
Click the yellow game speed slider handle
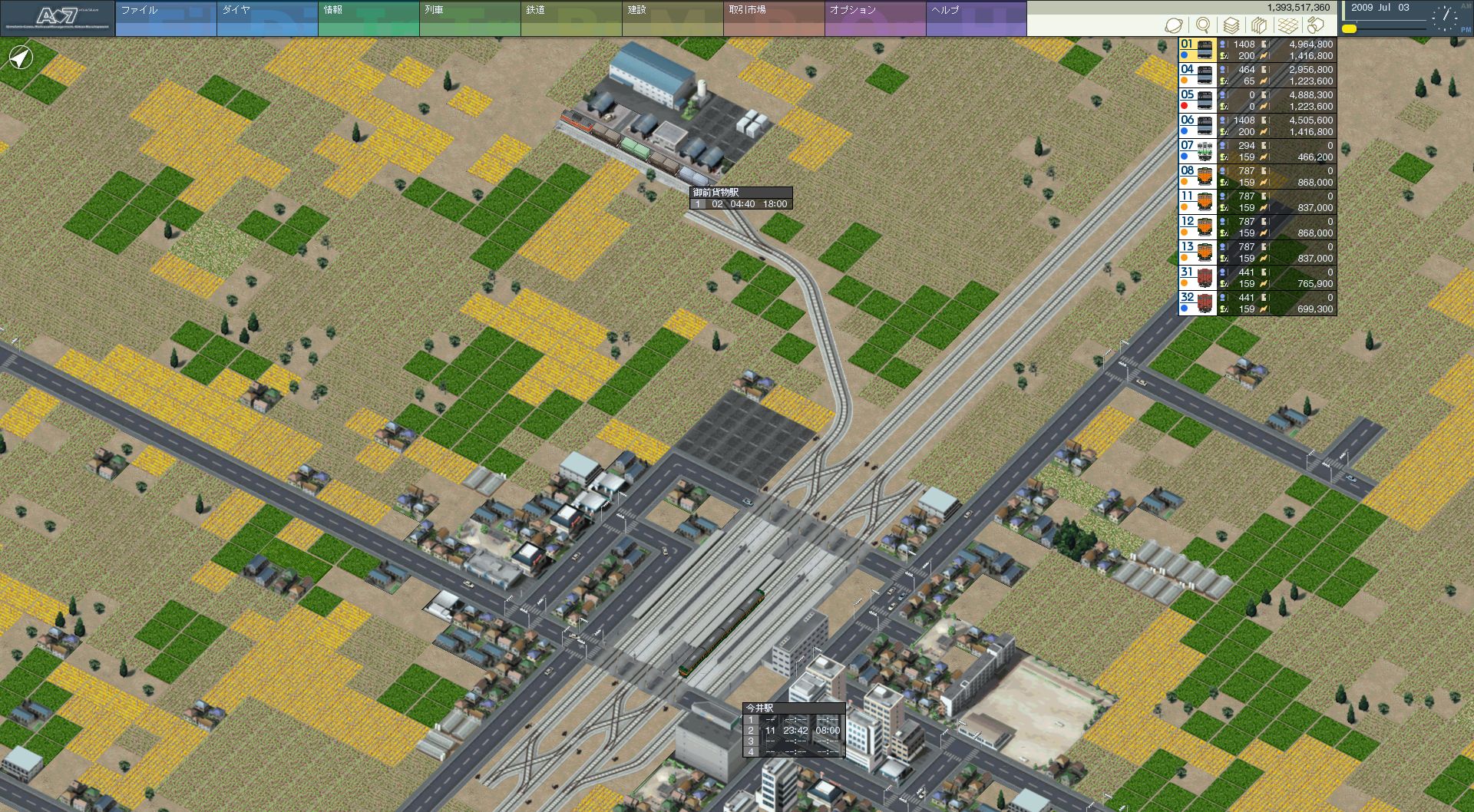click(1349, 28)
